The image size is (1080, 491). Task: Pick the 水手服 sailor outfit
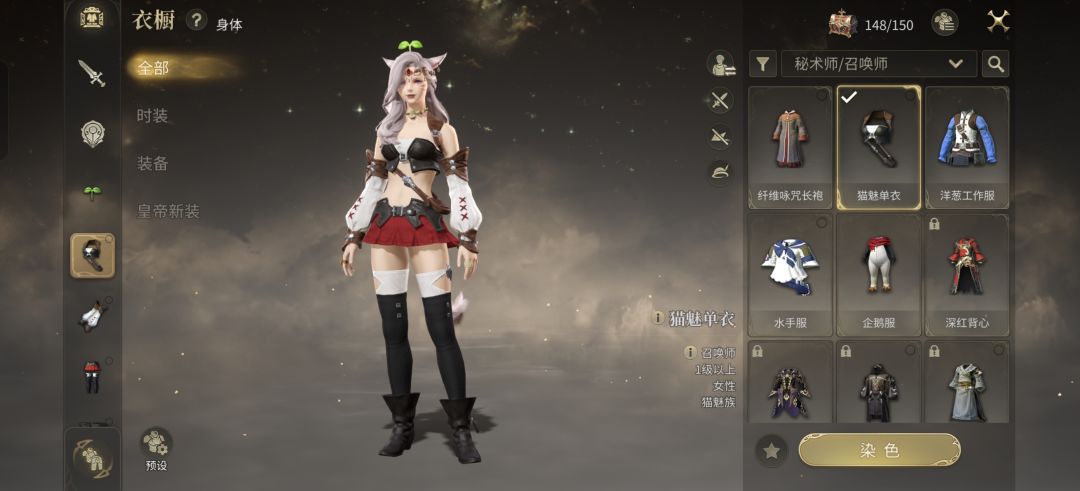790,274
